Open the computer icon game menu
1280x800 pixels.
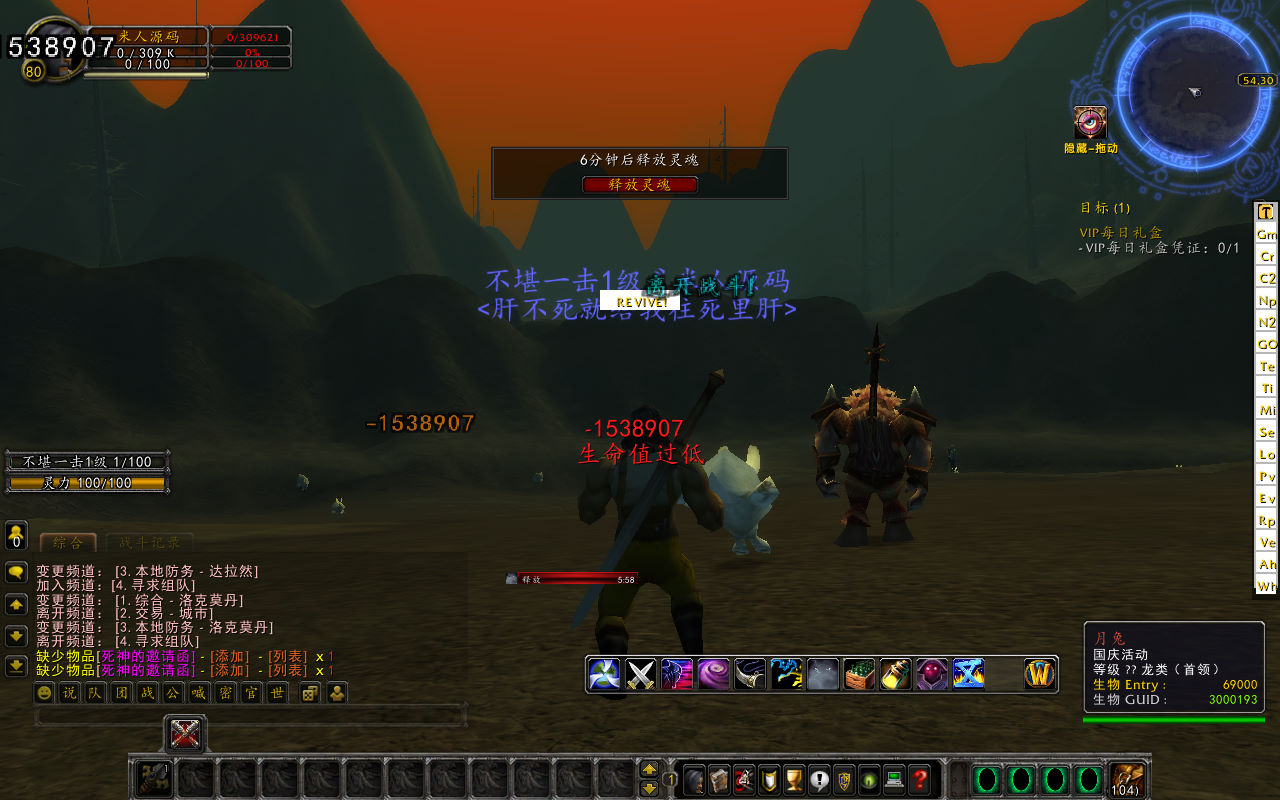(x=895, y=779)
